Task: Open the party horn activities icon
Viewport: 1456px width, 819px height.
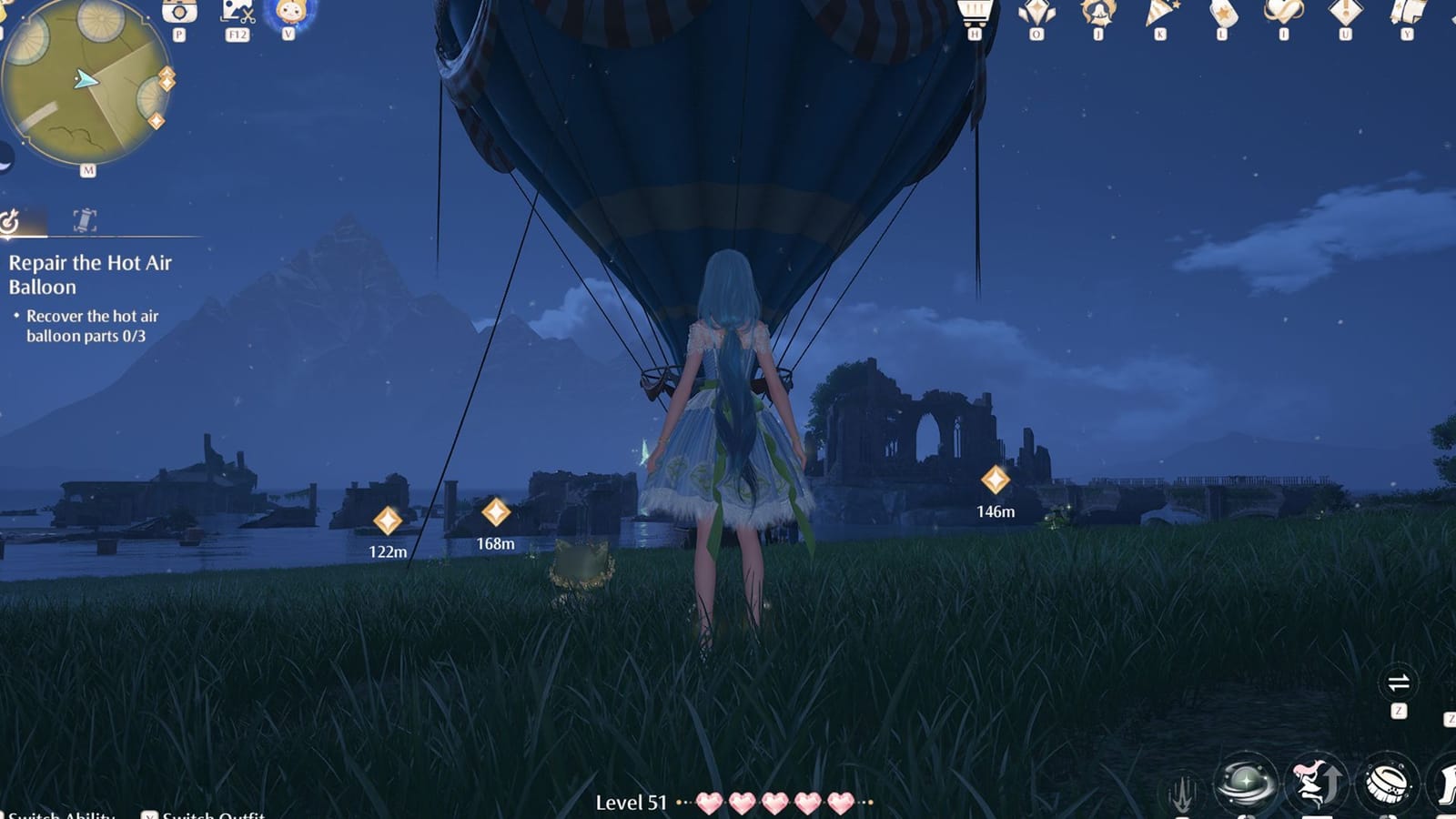Action: (x=1158, y=13)
